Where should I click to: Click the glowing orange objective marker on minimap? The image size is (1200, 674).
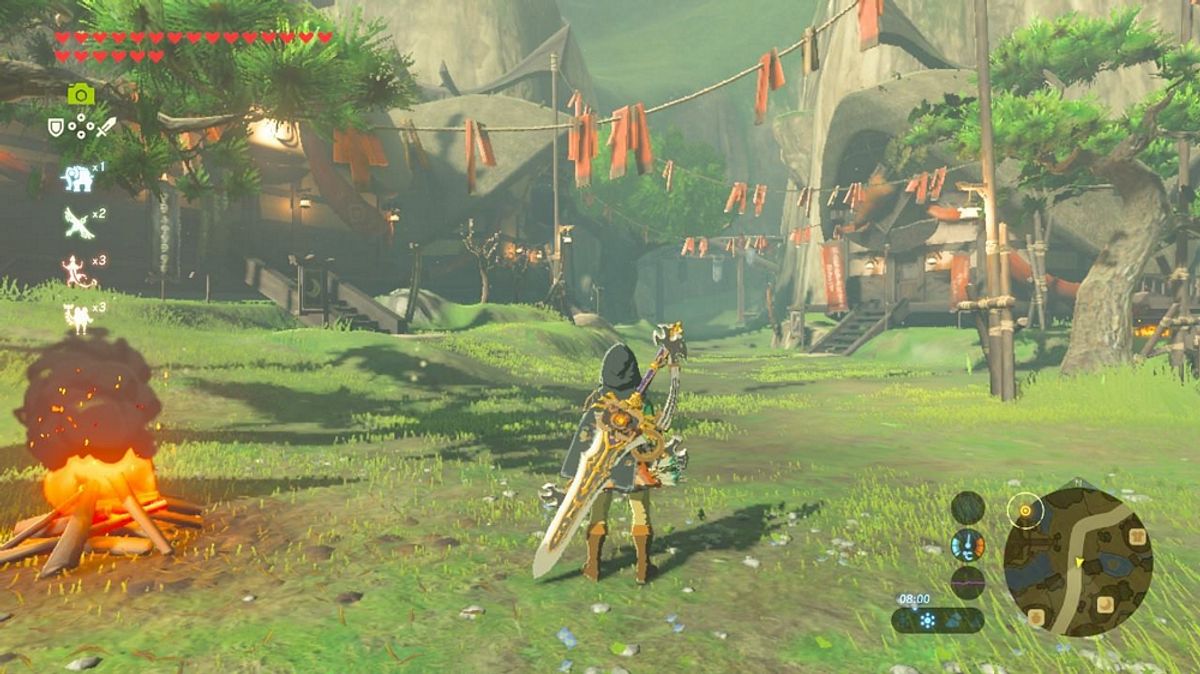(x=1025, y=512)
